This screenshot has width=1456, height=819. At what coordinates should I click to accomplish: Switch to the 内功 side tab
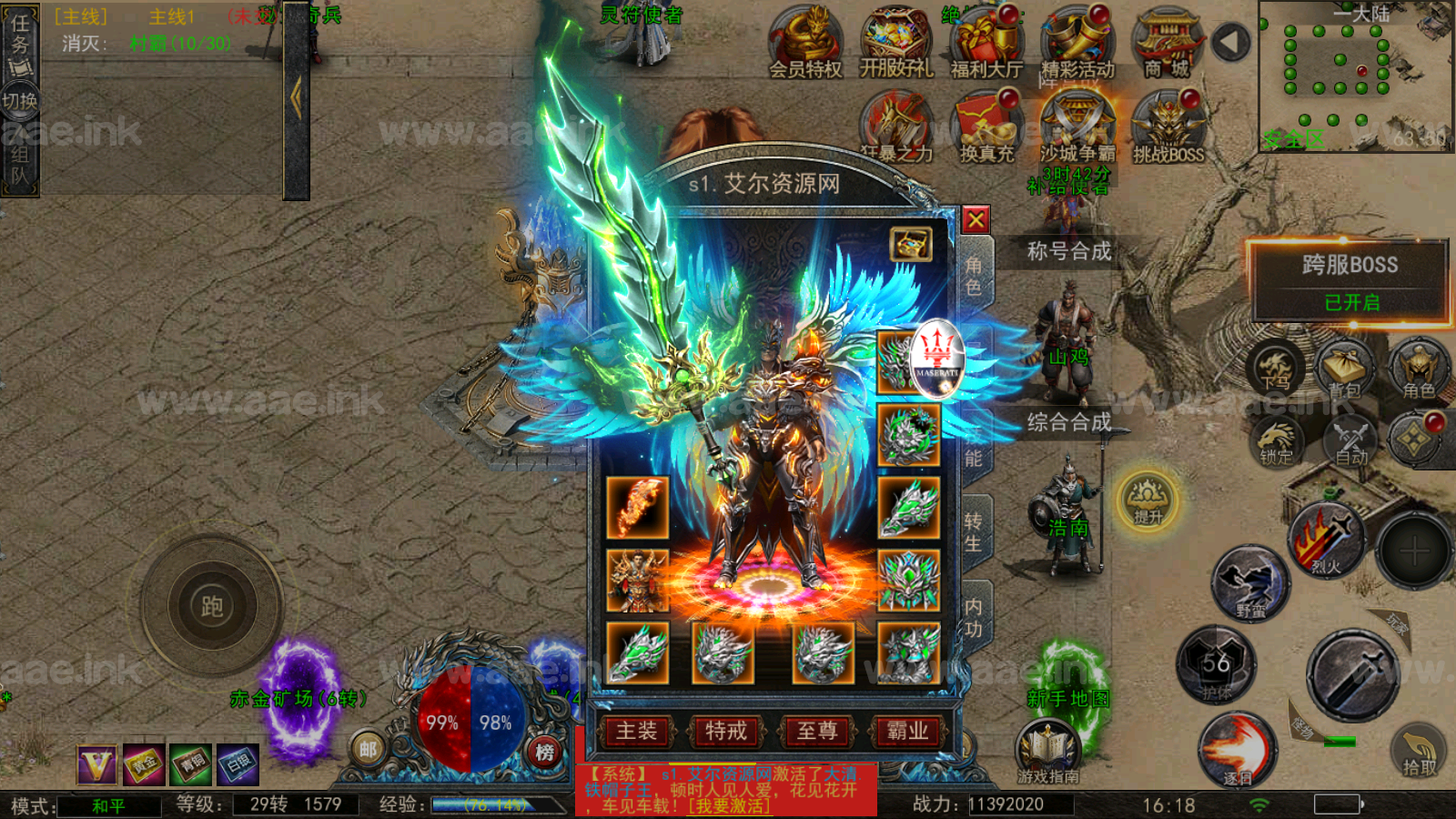click(973, 616)
